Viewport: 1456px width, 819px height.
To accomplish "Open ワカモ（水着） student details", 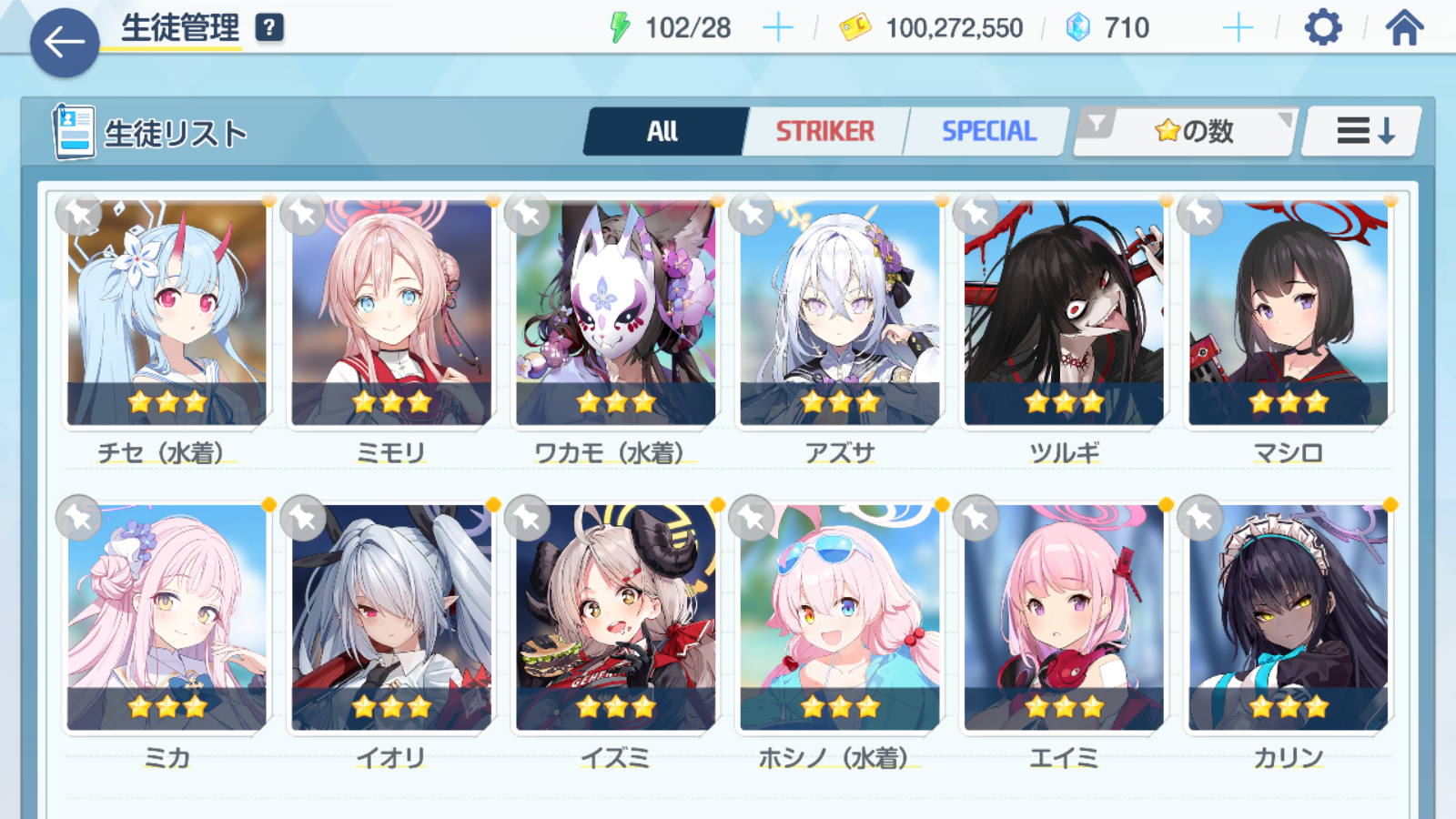I will pos(615,312).
